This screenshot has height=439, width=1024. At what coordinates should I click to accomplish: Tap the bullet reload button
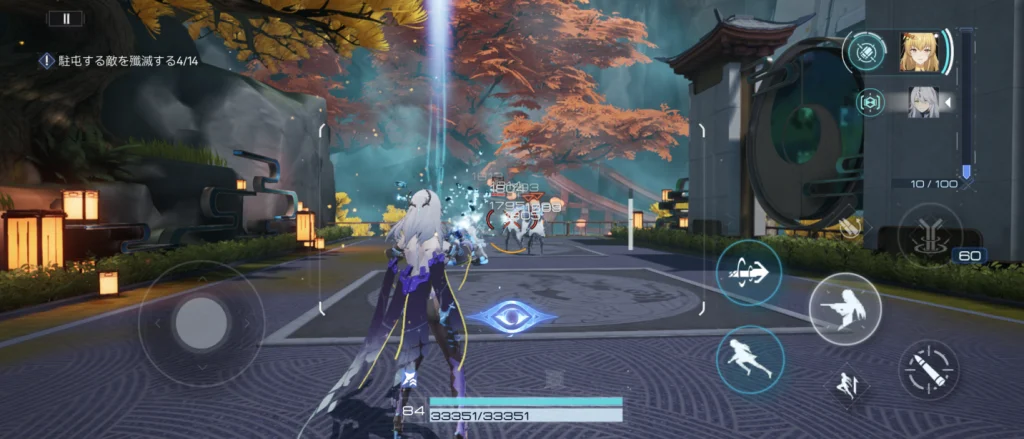pyautogui.click(x=929, y=370)
